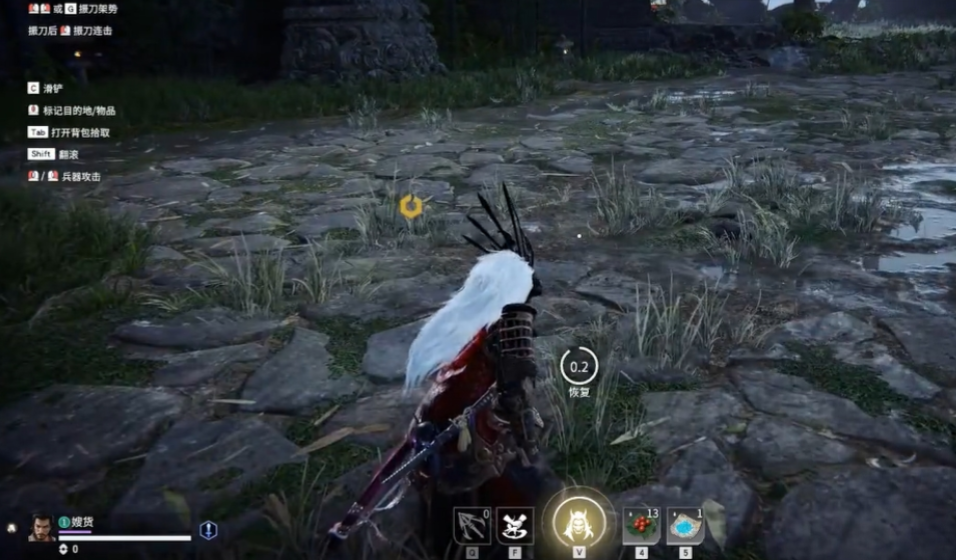This screenshot has width=956, height=560.
Task: Trigger the glowing horned mask ultimate
Action: coord(580,522)
